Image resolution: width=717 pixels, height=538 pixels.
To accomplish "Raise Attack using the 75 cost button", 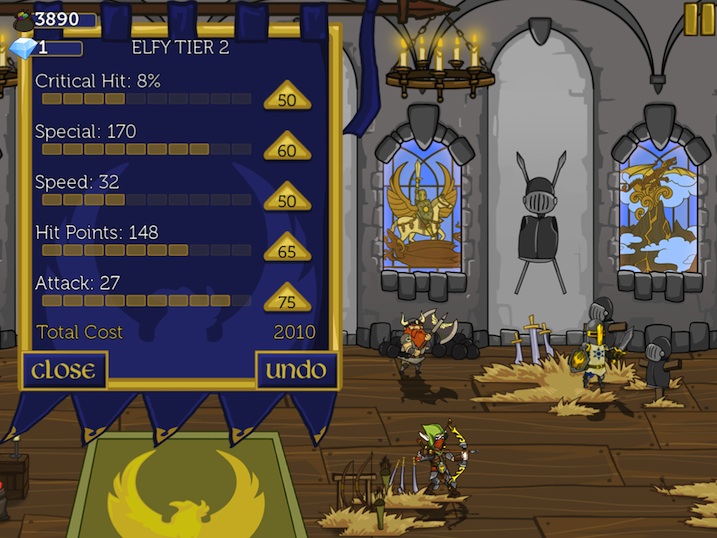I will point(287,299).
